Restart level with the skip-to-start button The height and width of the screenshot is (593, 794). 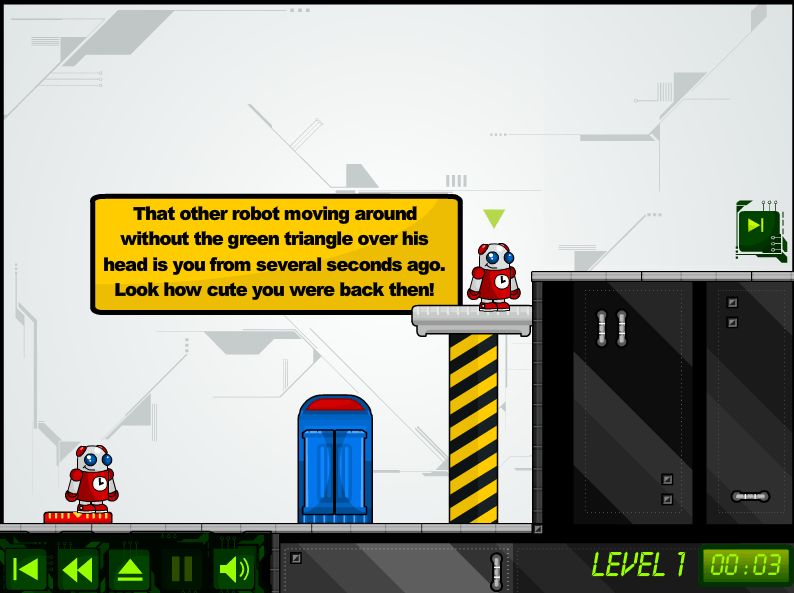click(28, 570)
